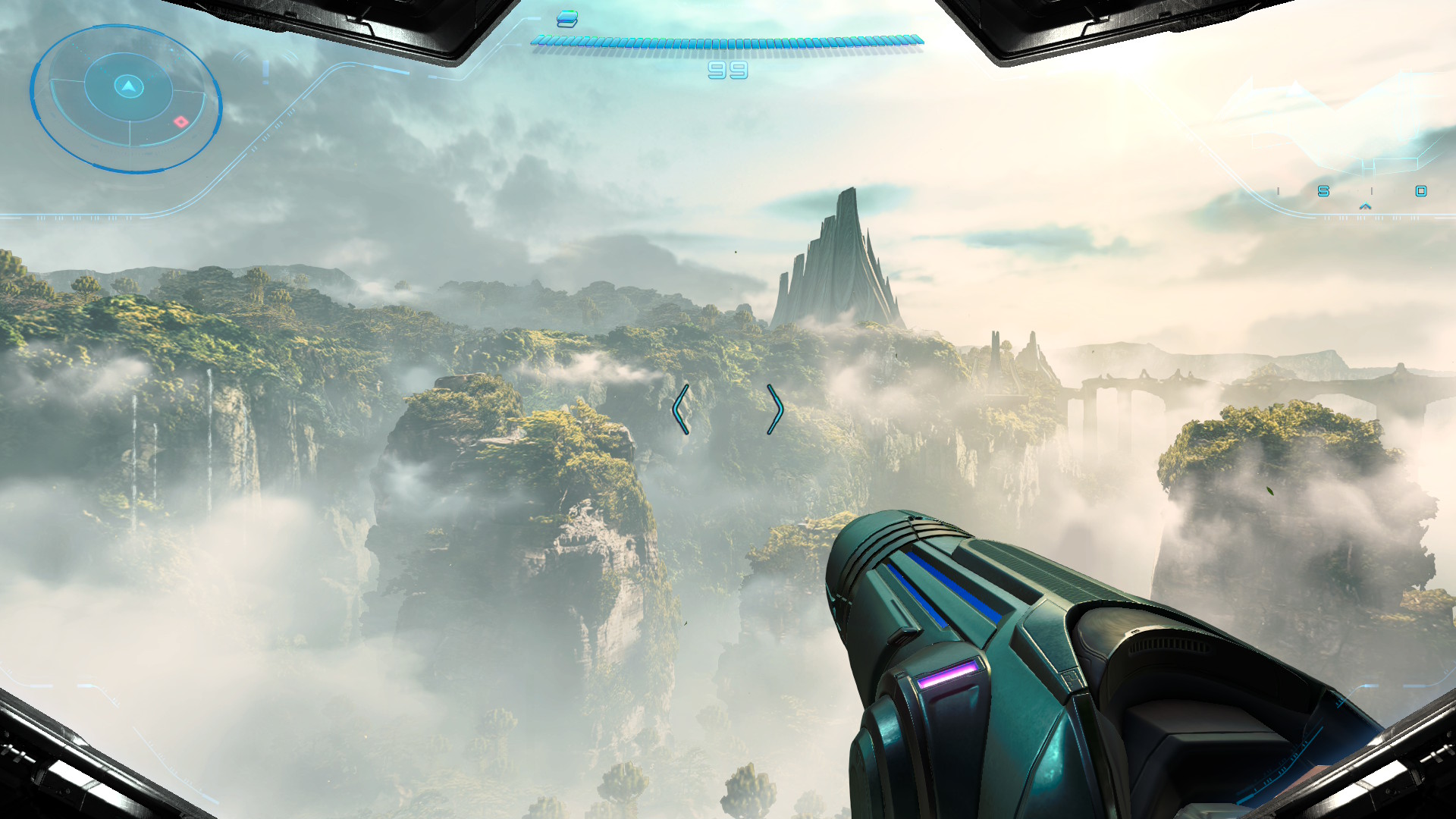Image resolution: width=1456 pixels, height=819 pixels.
Task: Click the energy tank icon above health bar
Action: click(567, 19)
